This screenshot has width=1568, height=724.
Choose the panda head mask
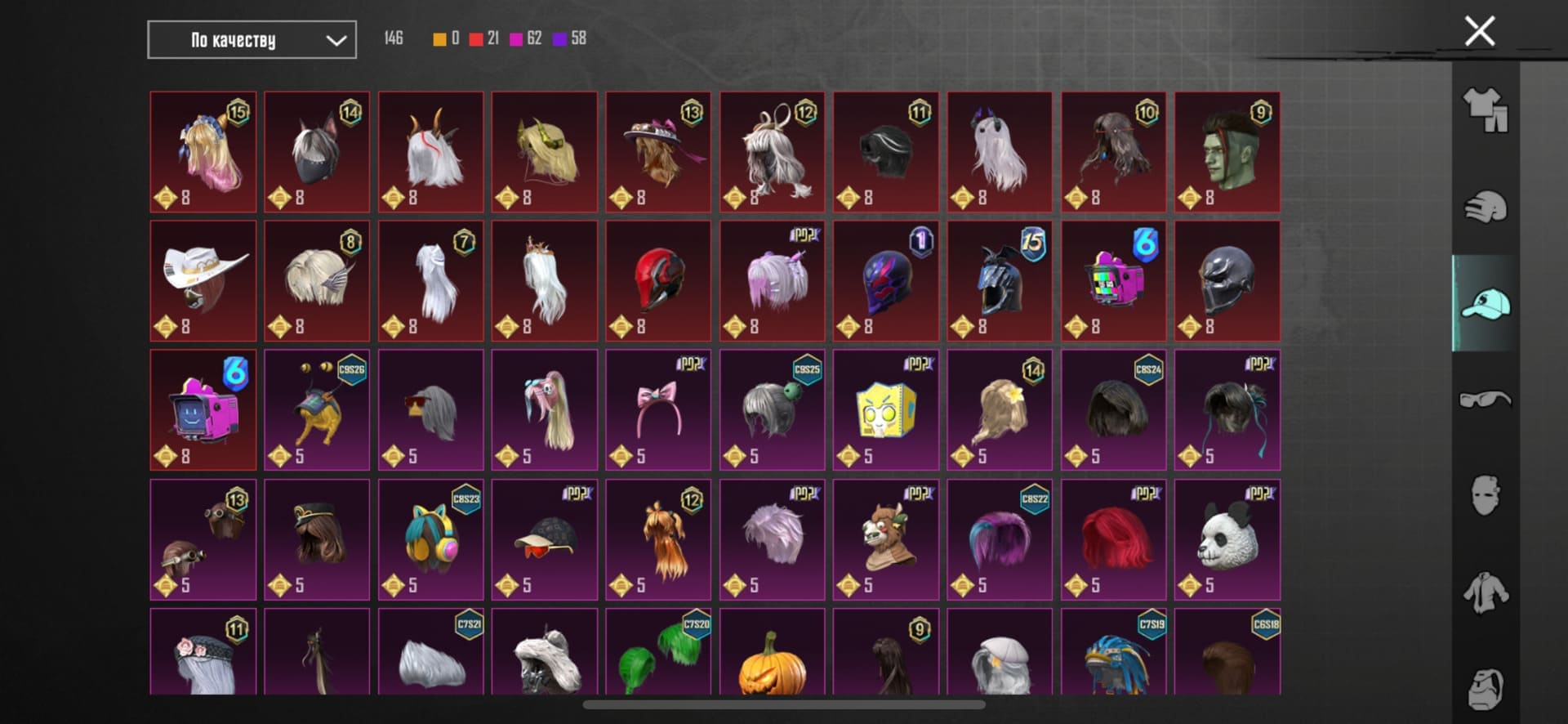[x=1227, y=539]
